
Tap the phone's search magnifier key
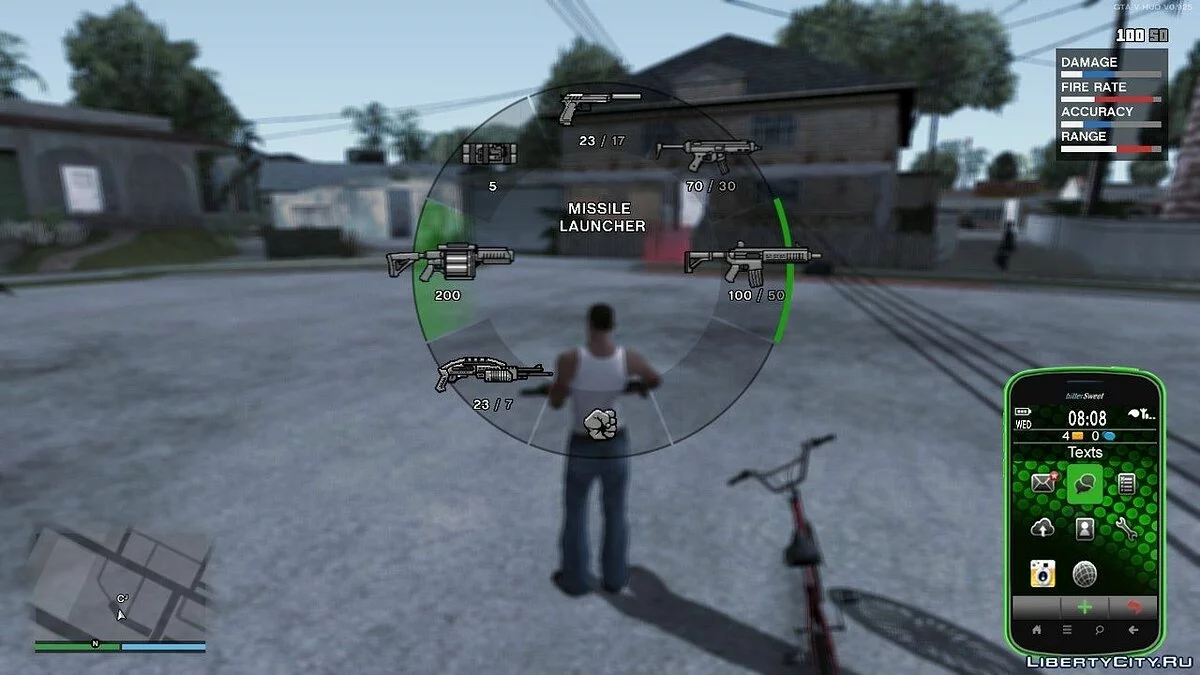(1101, 630)
